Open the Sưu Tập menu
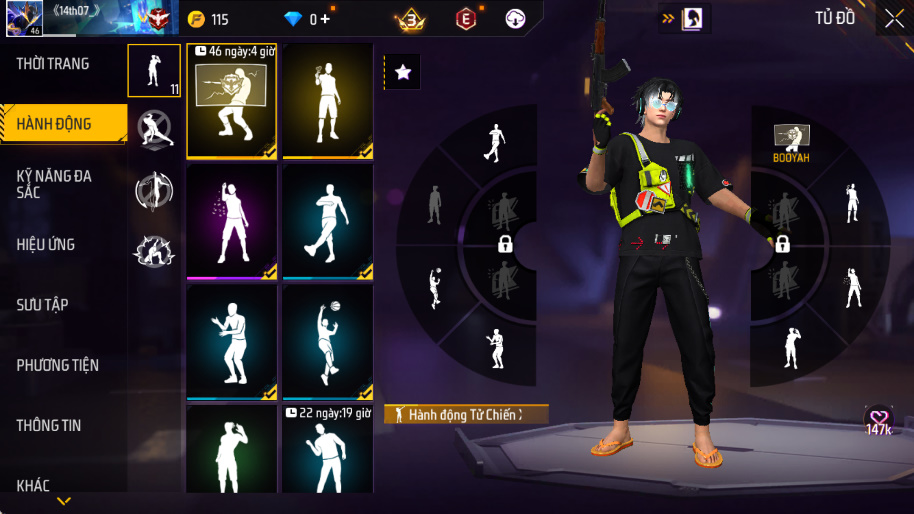The width and height of the screenshot is (914, 514). coord(43,305)
